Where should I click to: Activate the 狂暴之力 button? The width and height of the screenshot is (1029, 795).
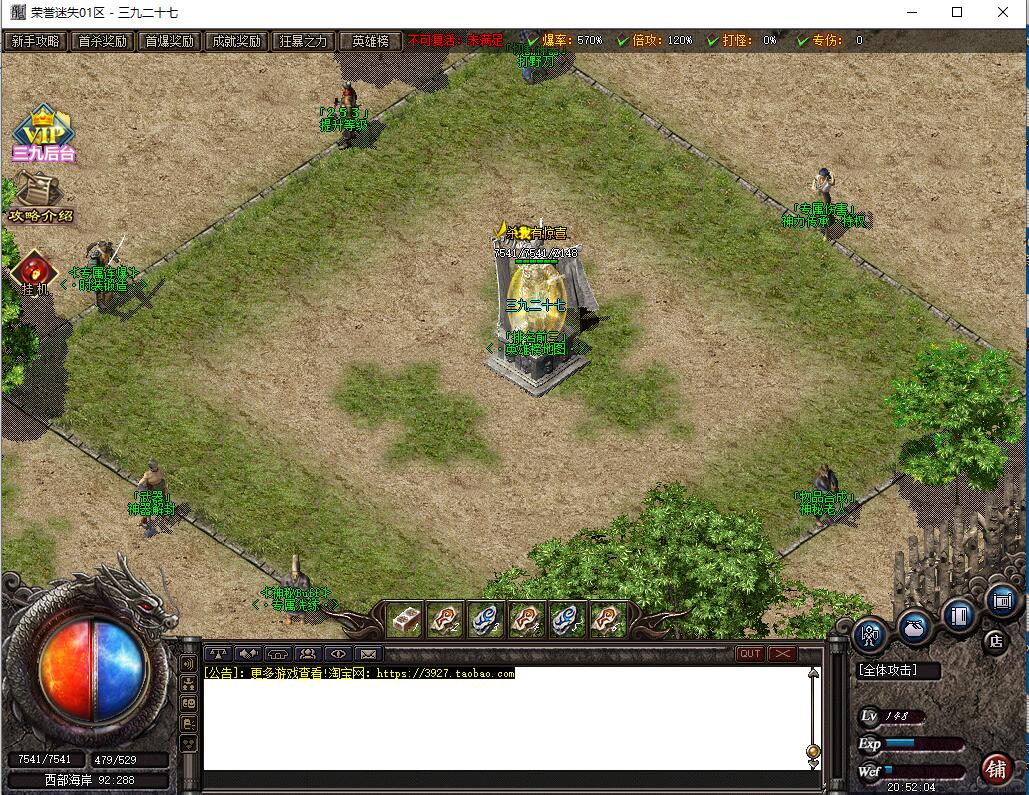tap(303, 41)
